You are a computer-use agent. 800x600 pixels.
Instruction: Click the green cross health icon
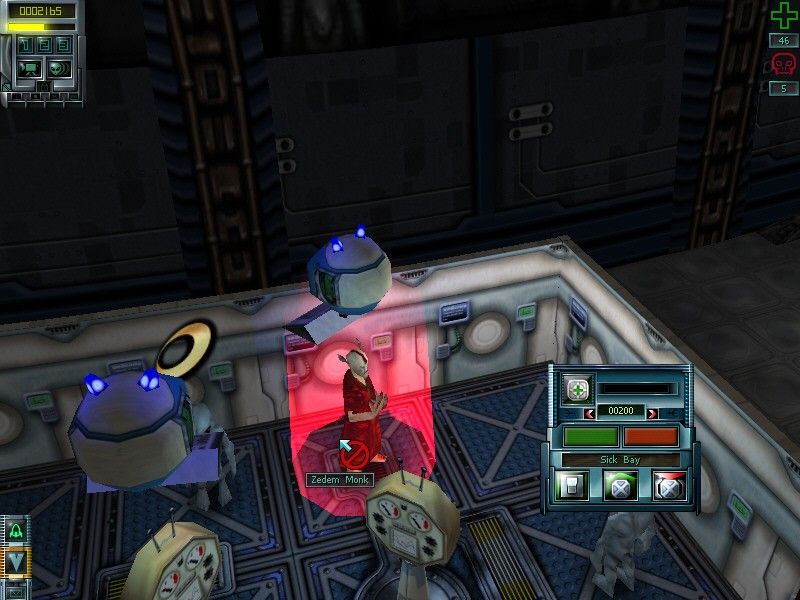(x=783, y=16)
